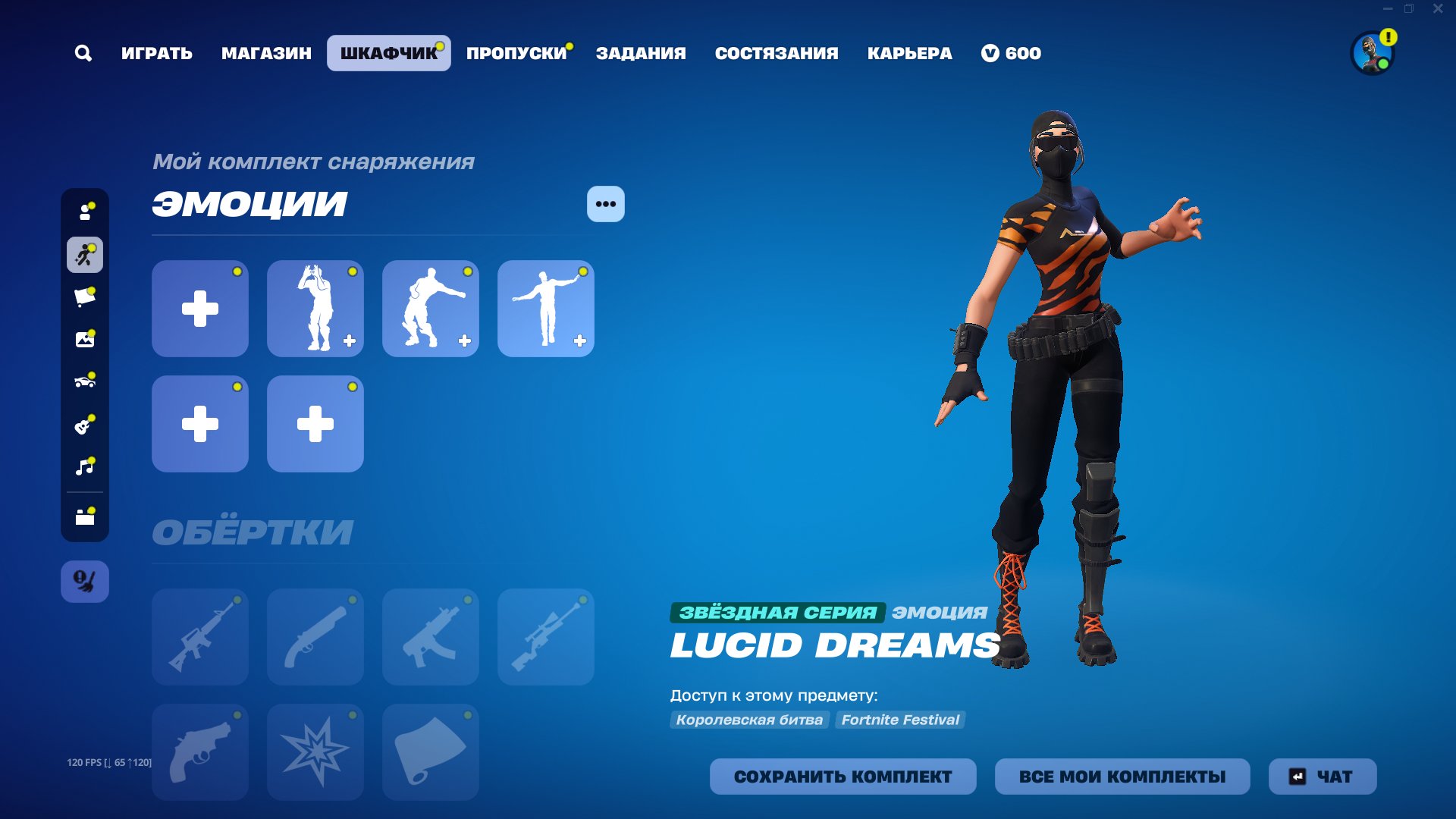Click СОХРАНИТЬ КОМПЛЕКТ button

(843, 777)
